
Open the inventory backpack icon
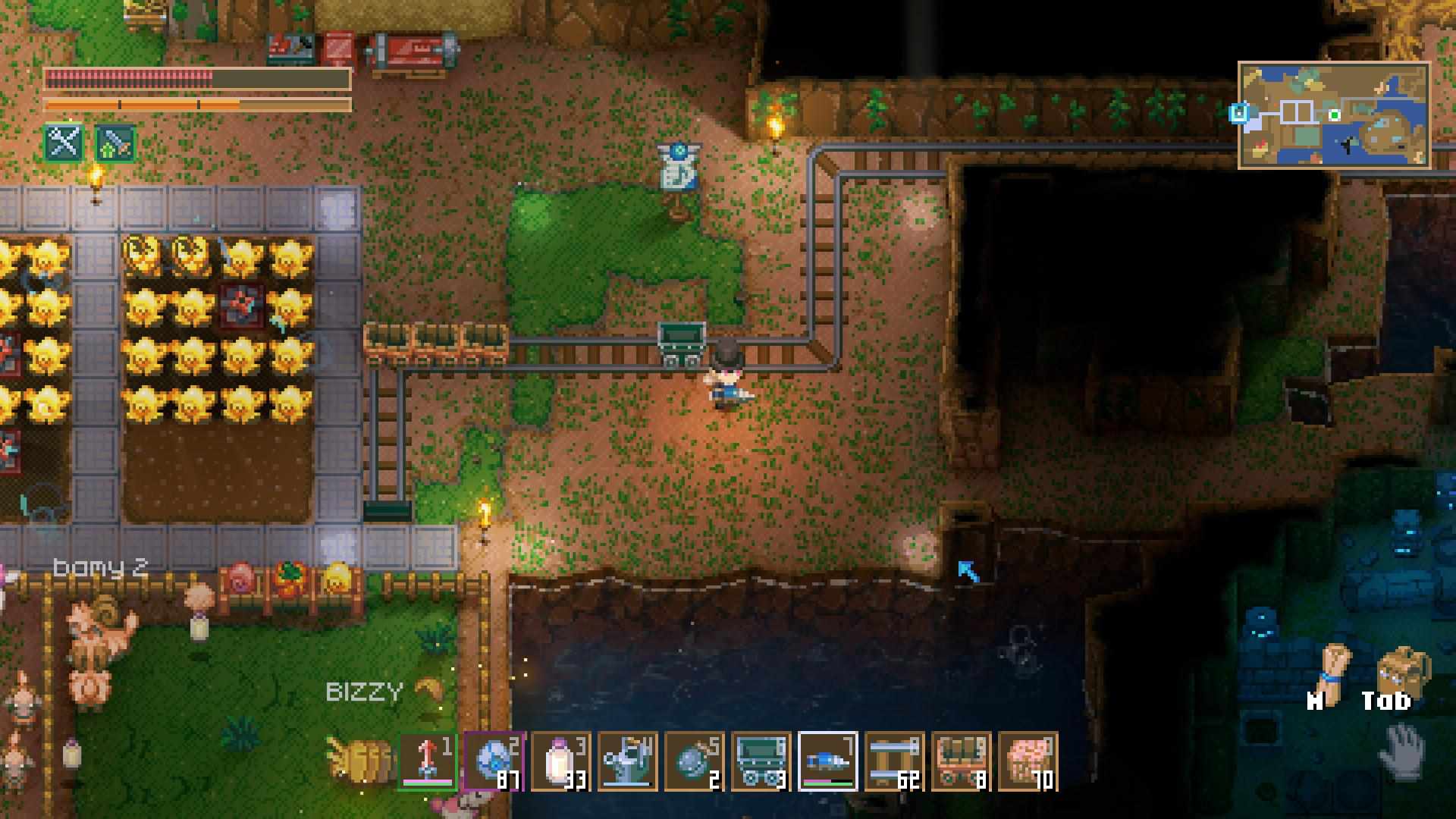point(1401,671)
